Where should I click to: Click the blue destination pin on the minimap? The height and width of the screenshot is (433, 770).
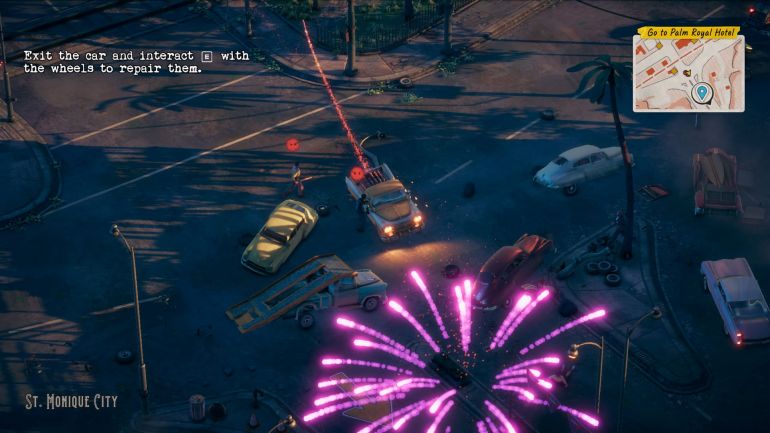[x=701, y=92]
